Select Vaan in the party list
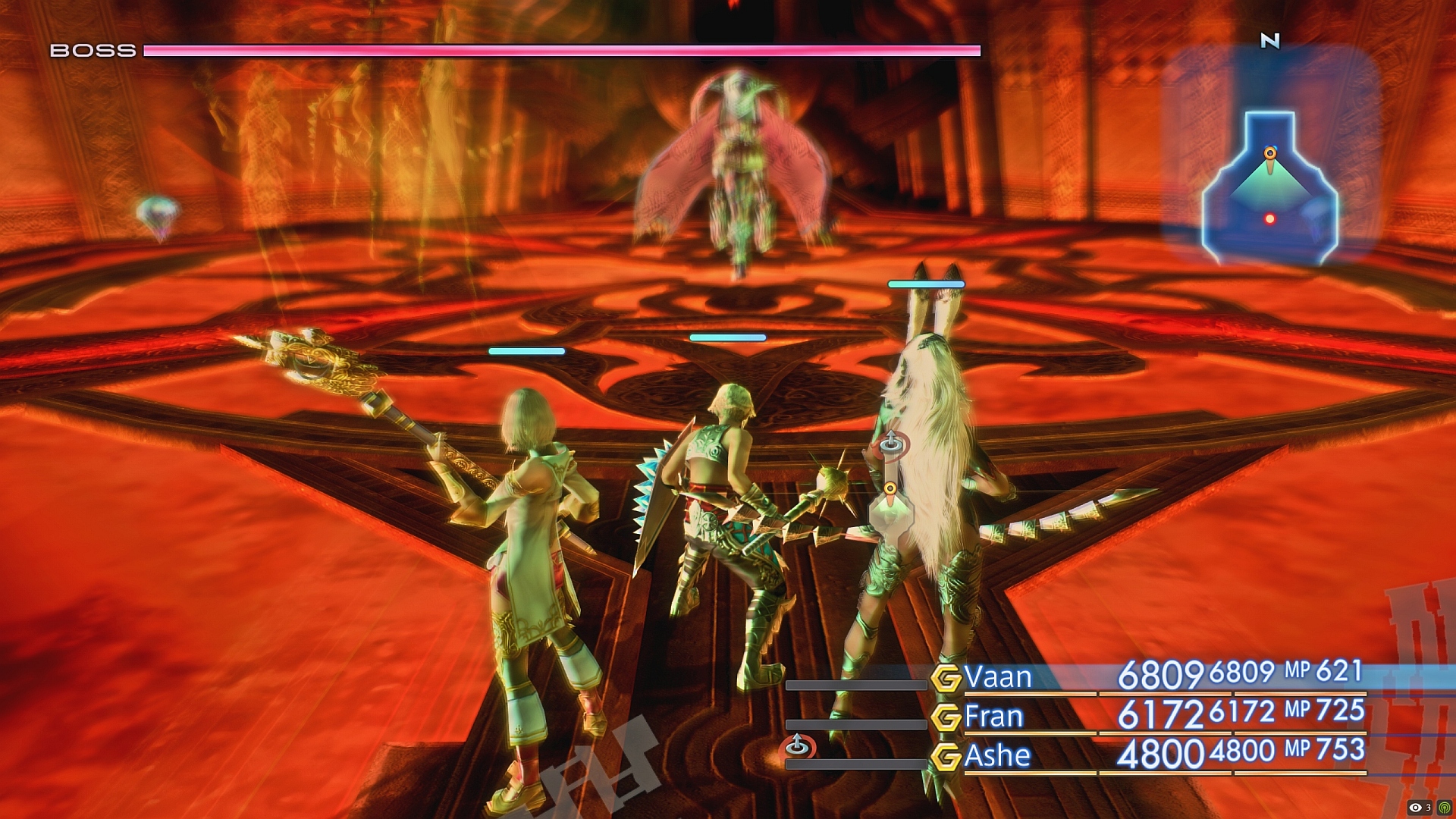 pyautogui.click(x=997, y=676)
